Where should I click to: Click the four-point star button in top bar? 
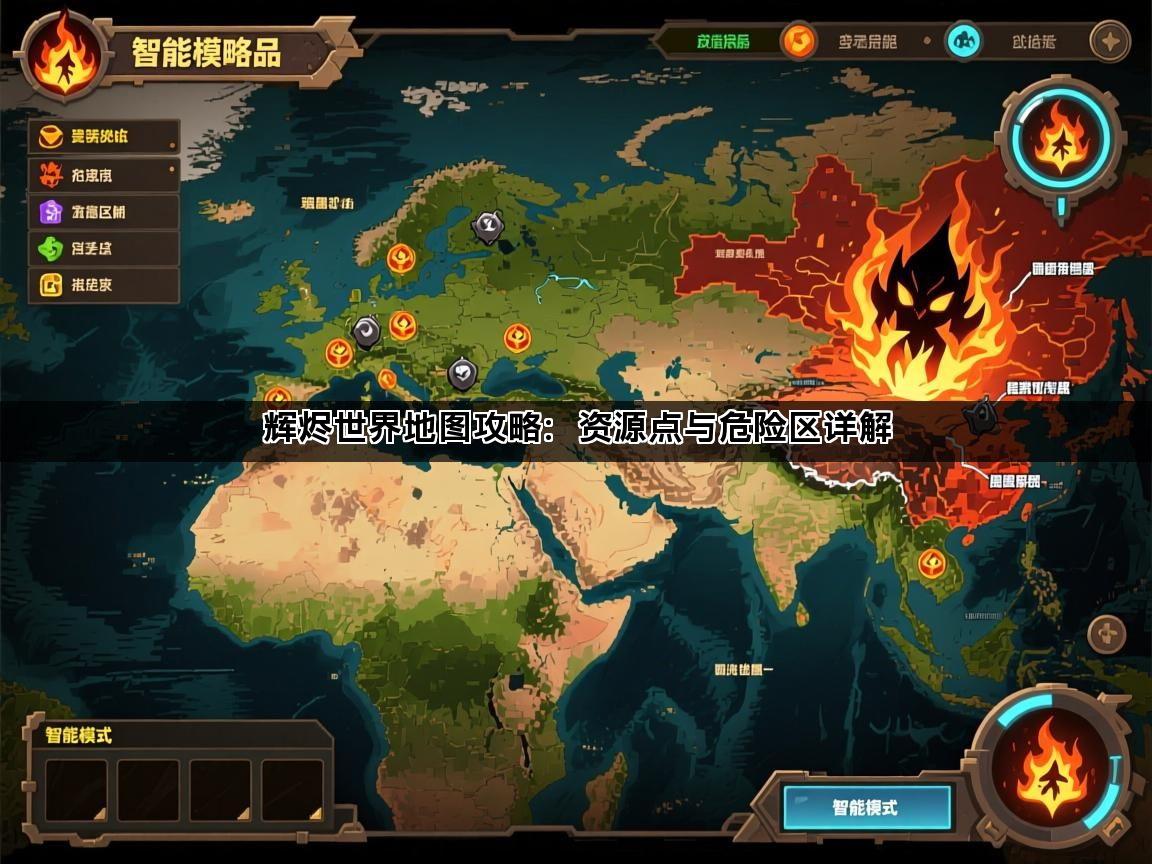[x=1109, y=42]
